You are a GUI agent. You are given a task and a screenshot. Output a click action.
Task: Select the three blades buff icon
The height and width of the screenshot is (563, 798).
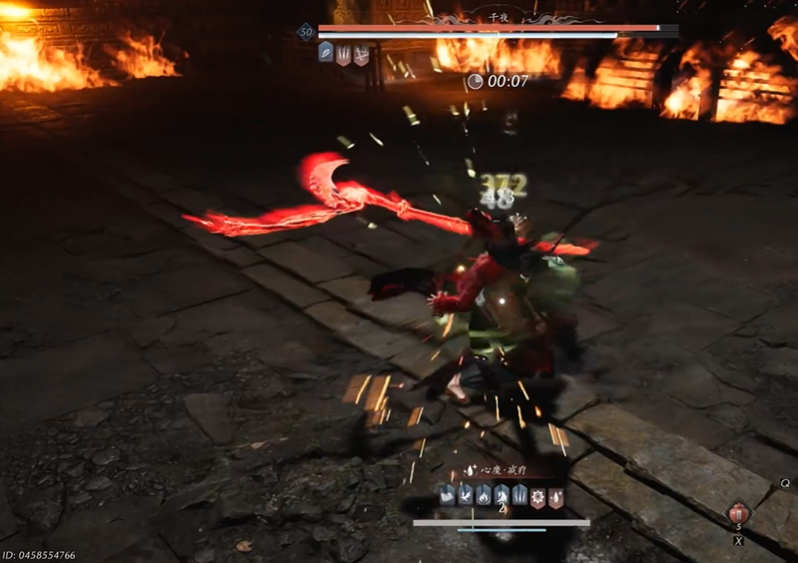pyautogui.click(x=519, y=493)
